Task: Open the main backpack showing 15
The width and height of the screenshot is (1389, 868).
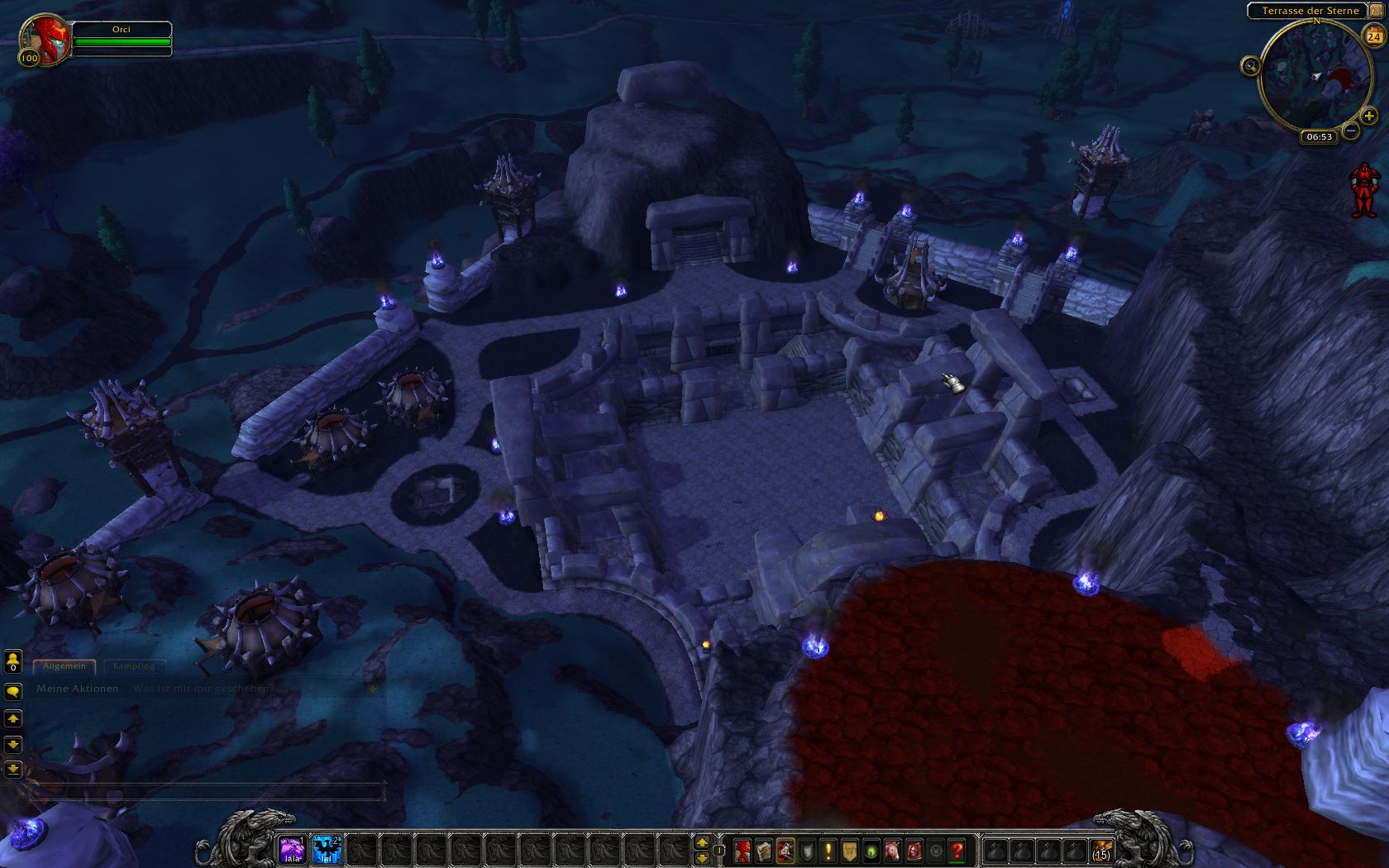Action: pos(1101,850)
